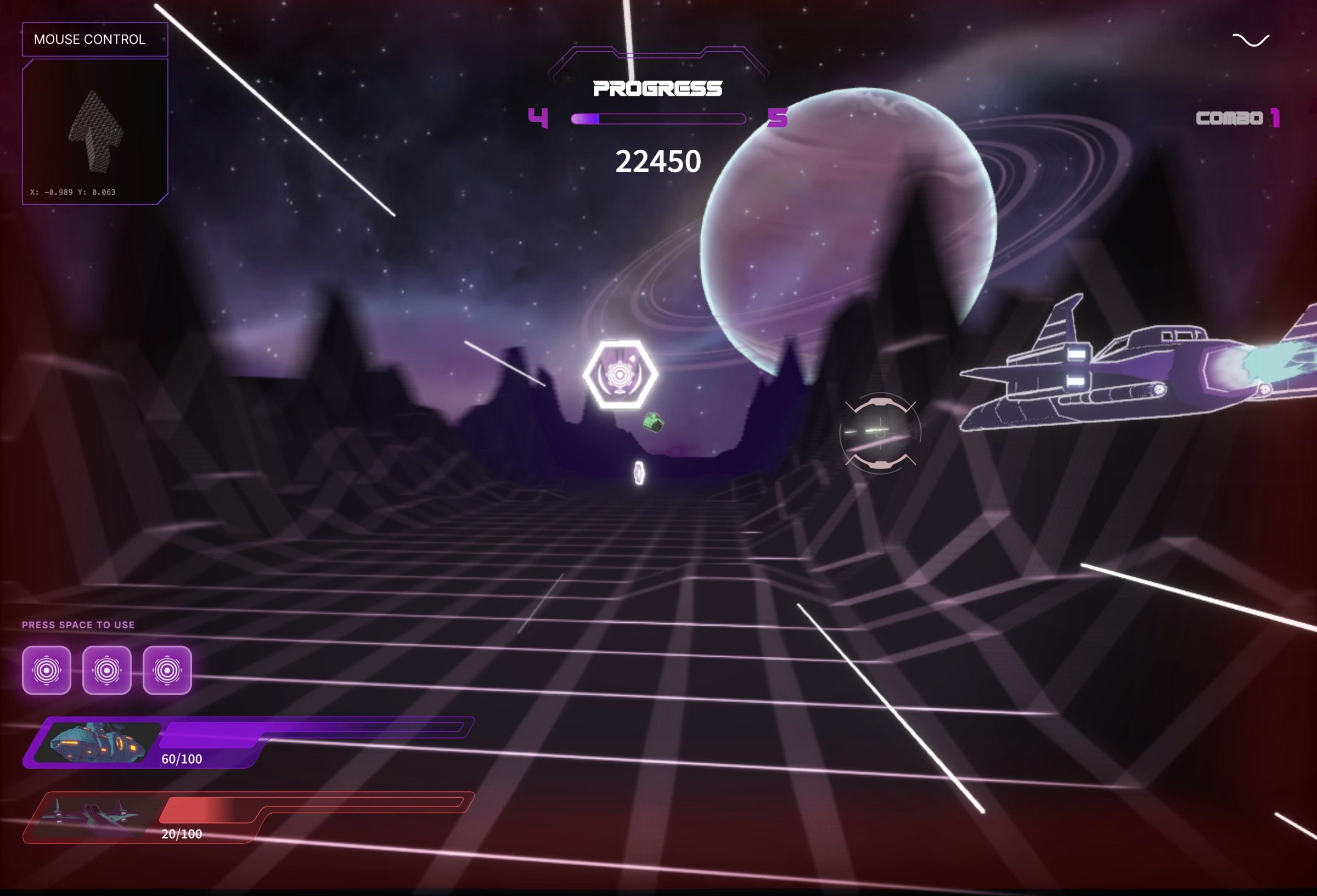This screenshot has height=896, width=1317.
Task: Expand the Mouse Control coordinate readout
Action: pos(72,193)
